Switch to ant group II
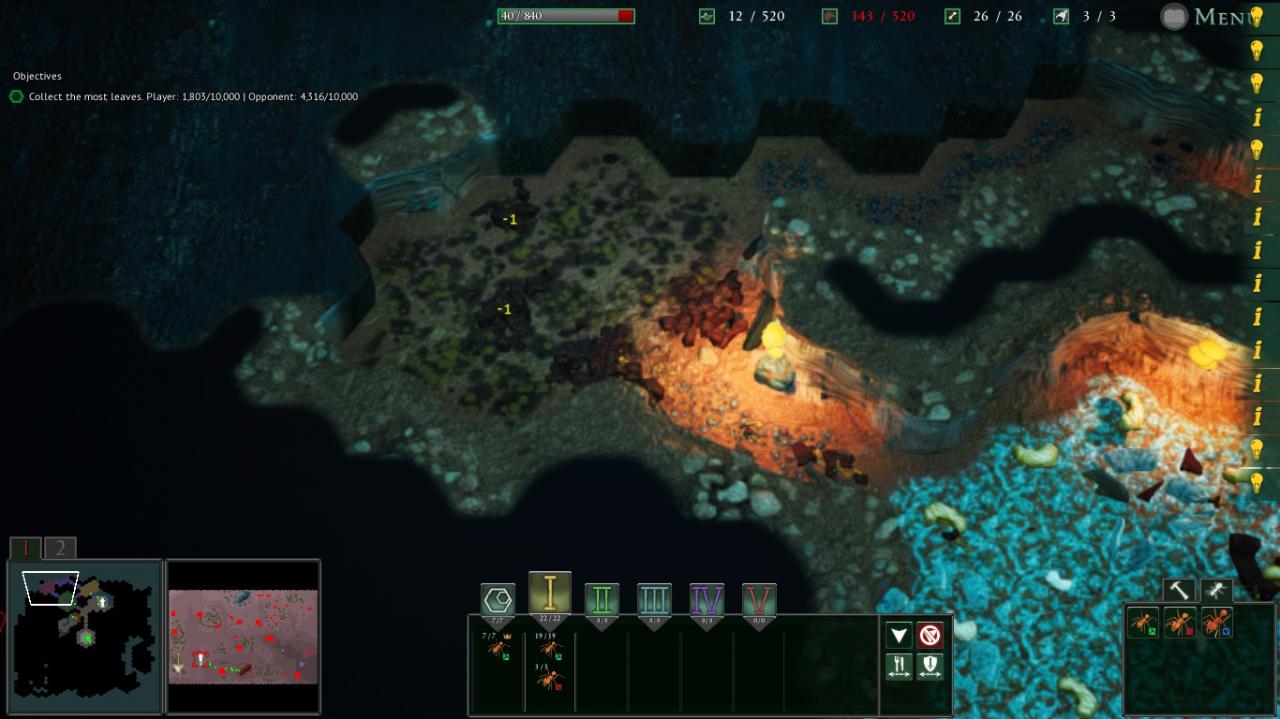Viewport: 1280px width, 719px height. (602, 600)
